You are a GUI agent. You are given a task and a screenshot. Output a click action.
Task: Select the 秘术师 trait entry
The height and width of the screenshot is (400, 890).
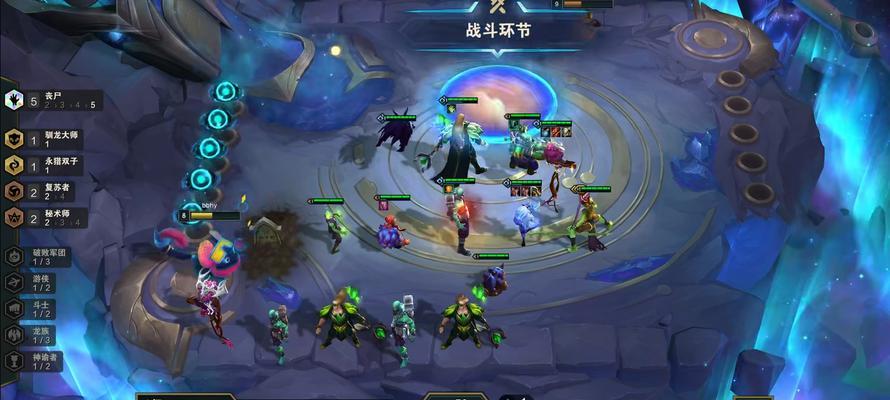tap(50, 217)
